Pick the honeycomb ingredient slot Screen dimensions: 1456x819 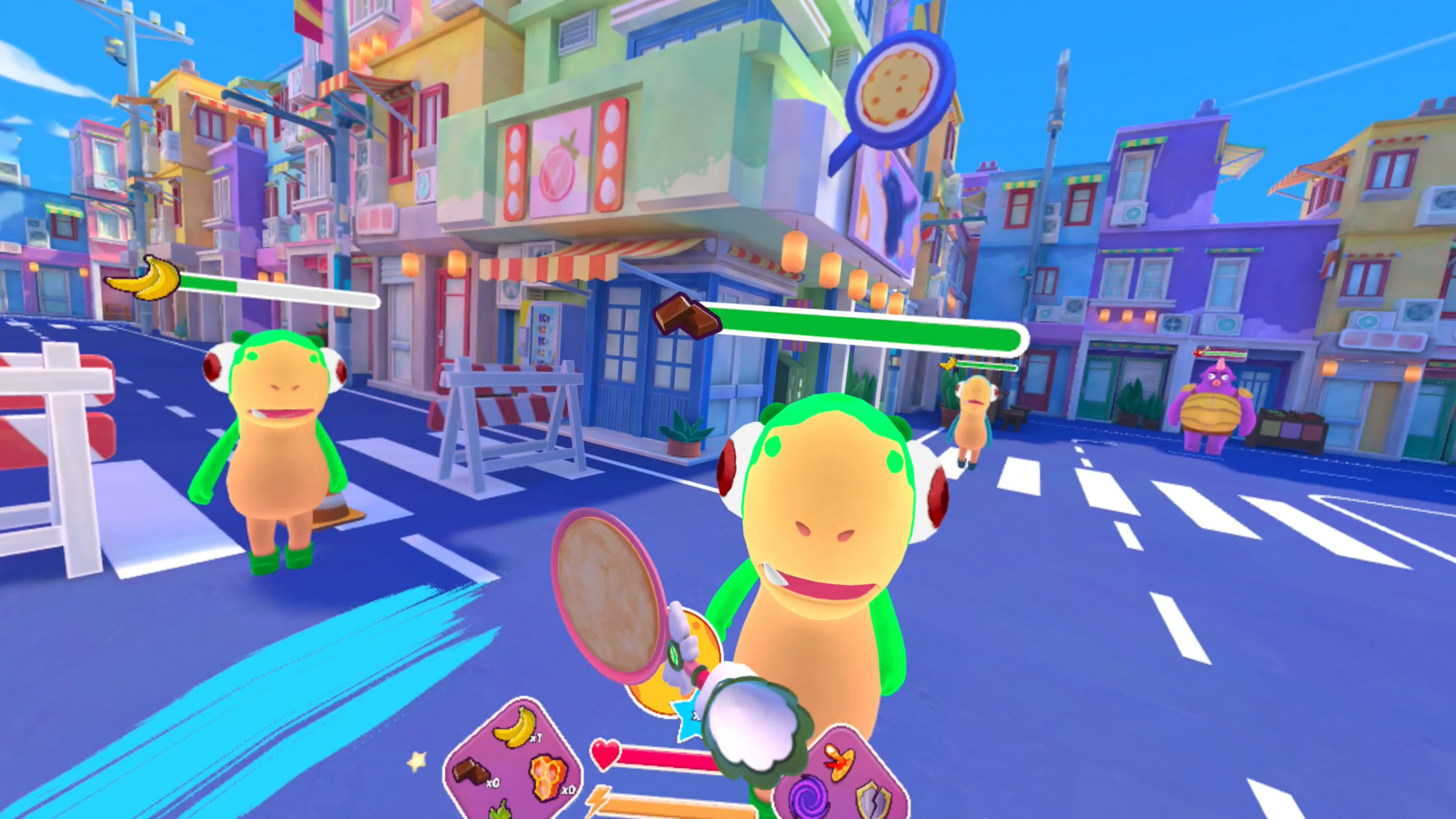coord(549,776)
